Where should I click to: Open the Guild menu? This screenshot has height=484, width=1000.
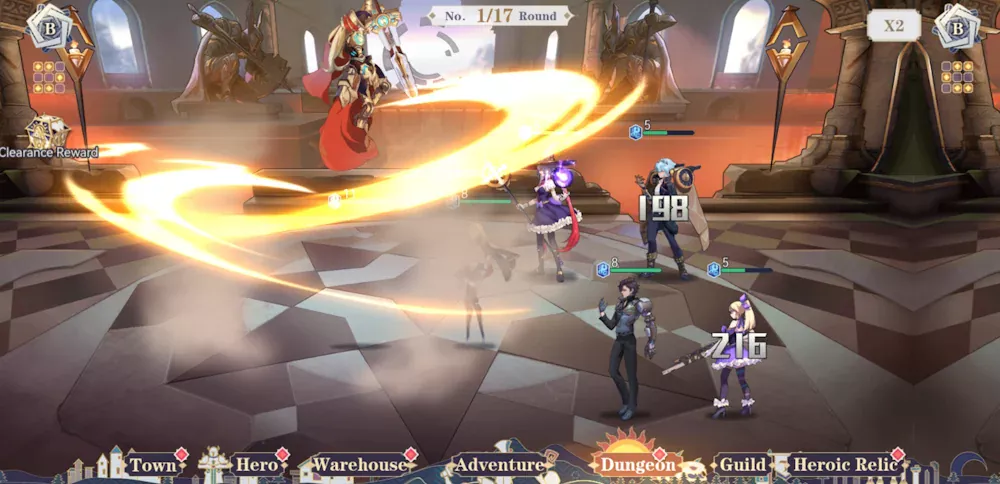743,465
